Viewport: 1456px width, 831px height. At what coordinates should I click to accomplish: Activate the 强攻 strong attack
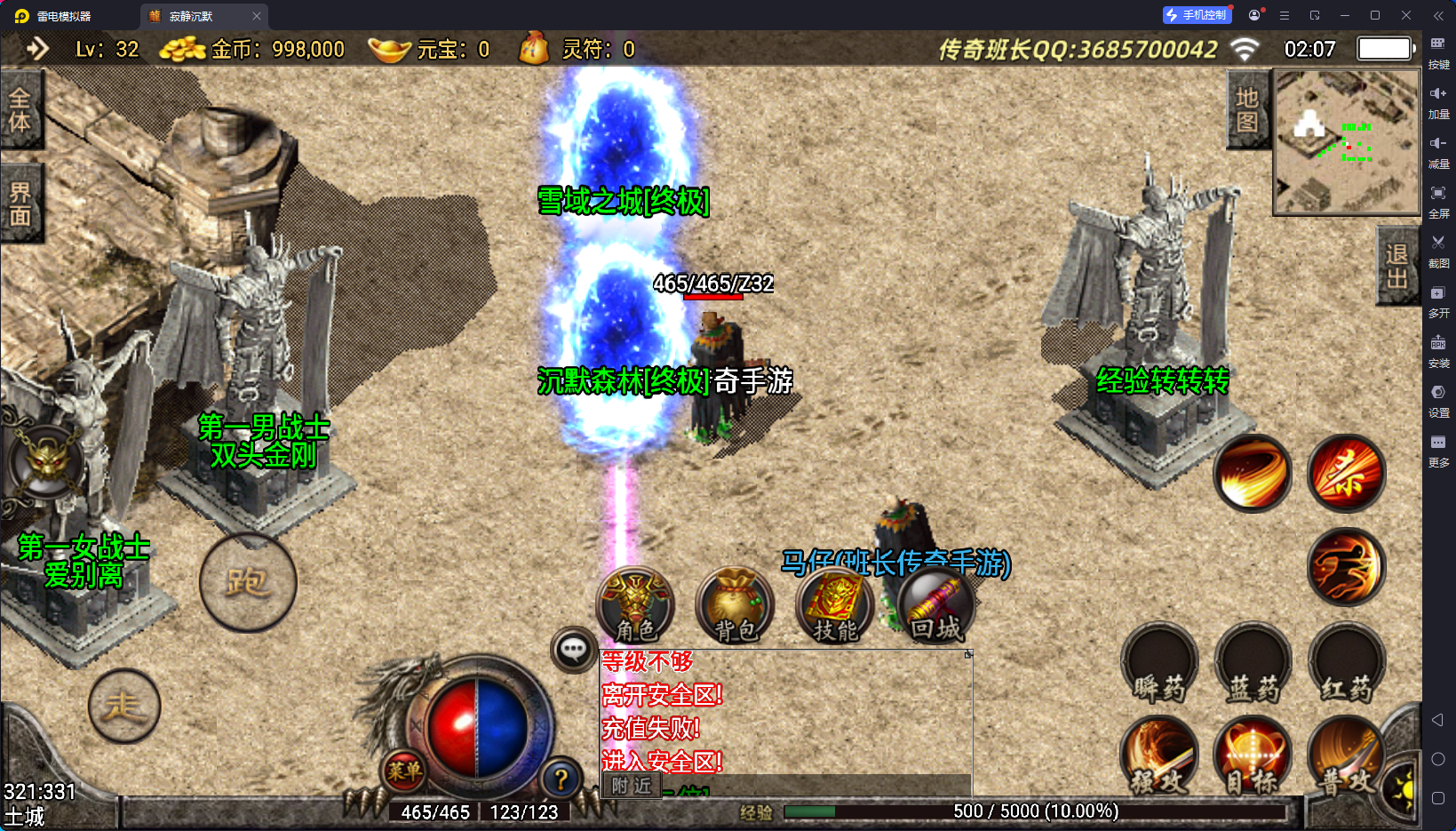(1159, 757)
